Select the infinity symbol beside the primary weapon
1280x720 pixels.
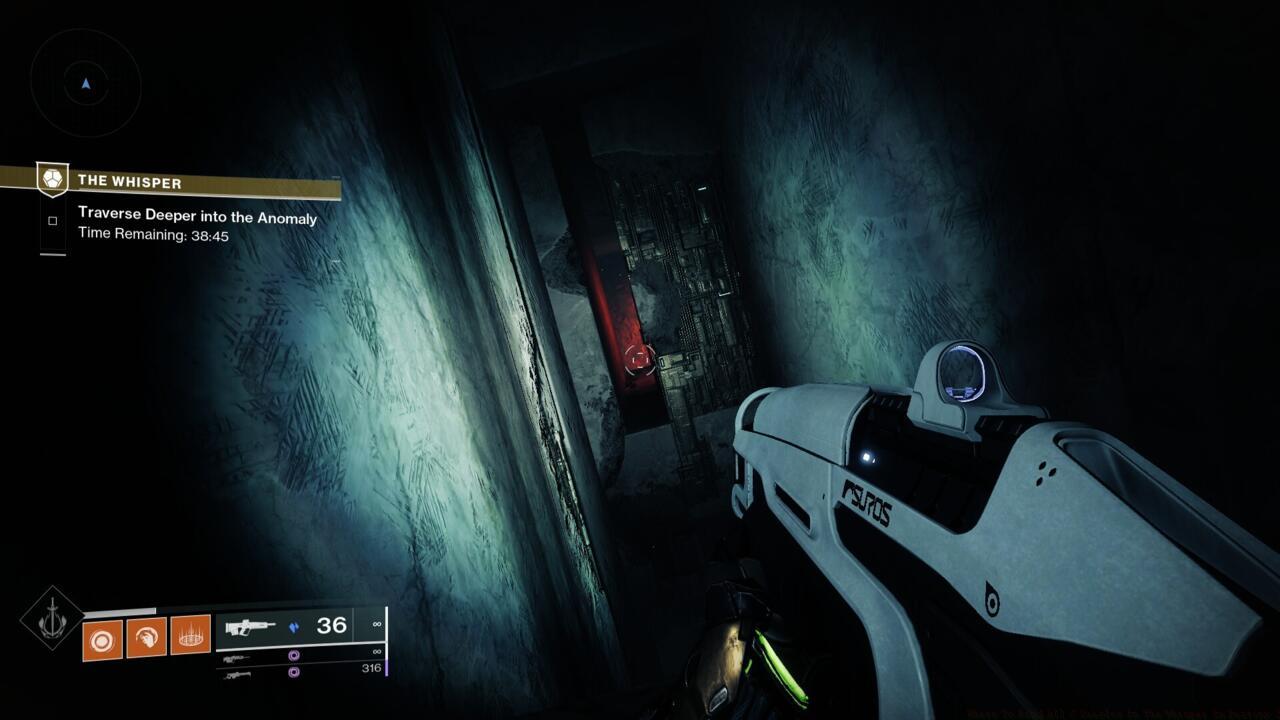coord(378,624)
